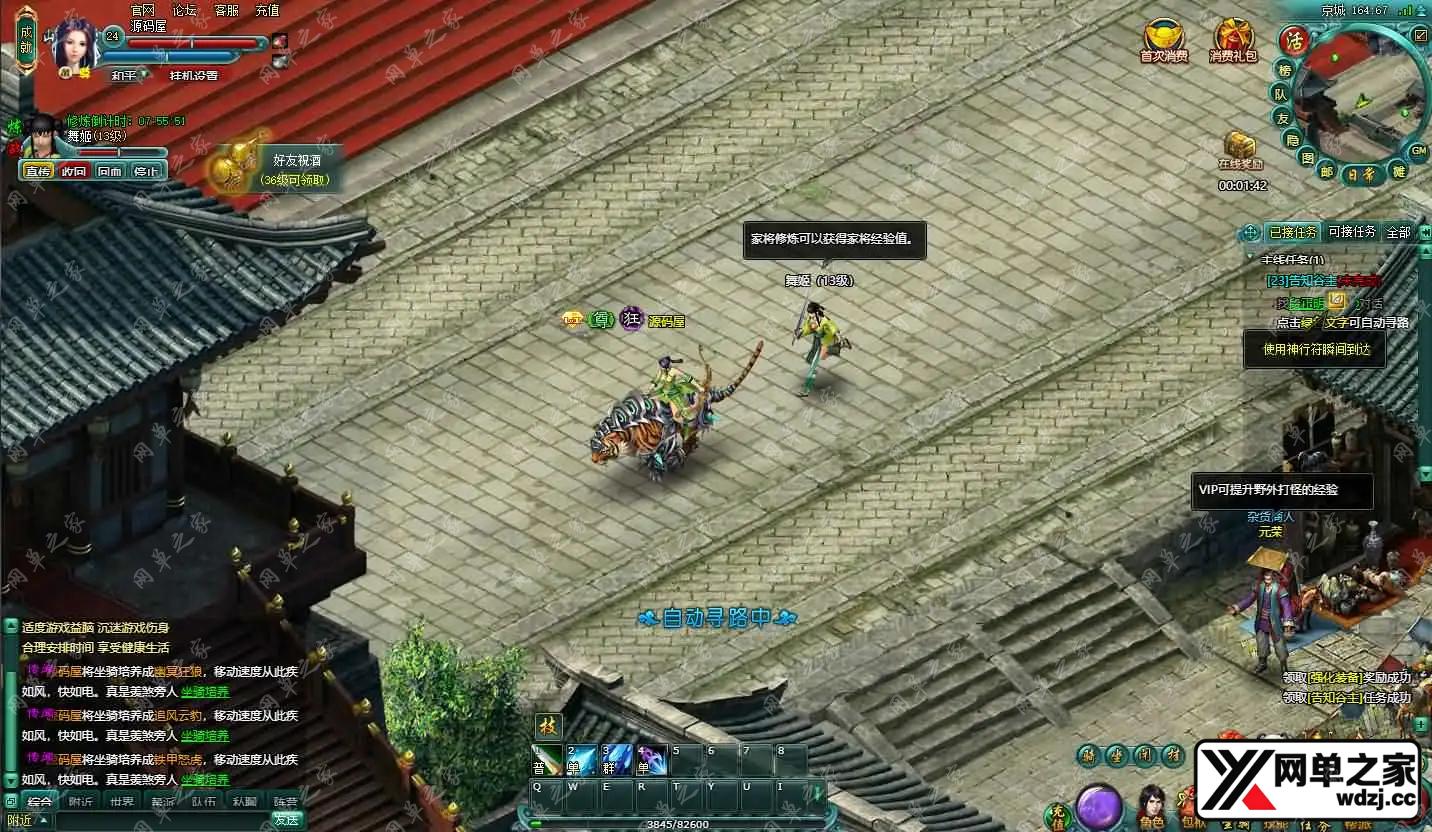Viewport: 1432px width, 832px height.
Task: Open the 论坛 forum link
Action: tap(184, 10)
